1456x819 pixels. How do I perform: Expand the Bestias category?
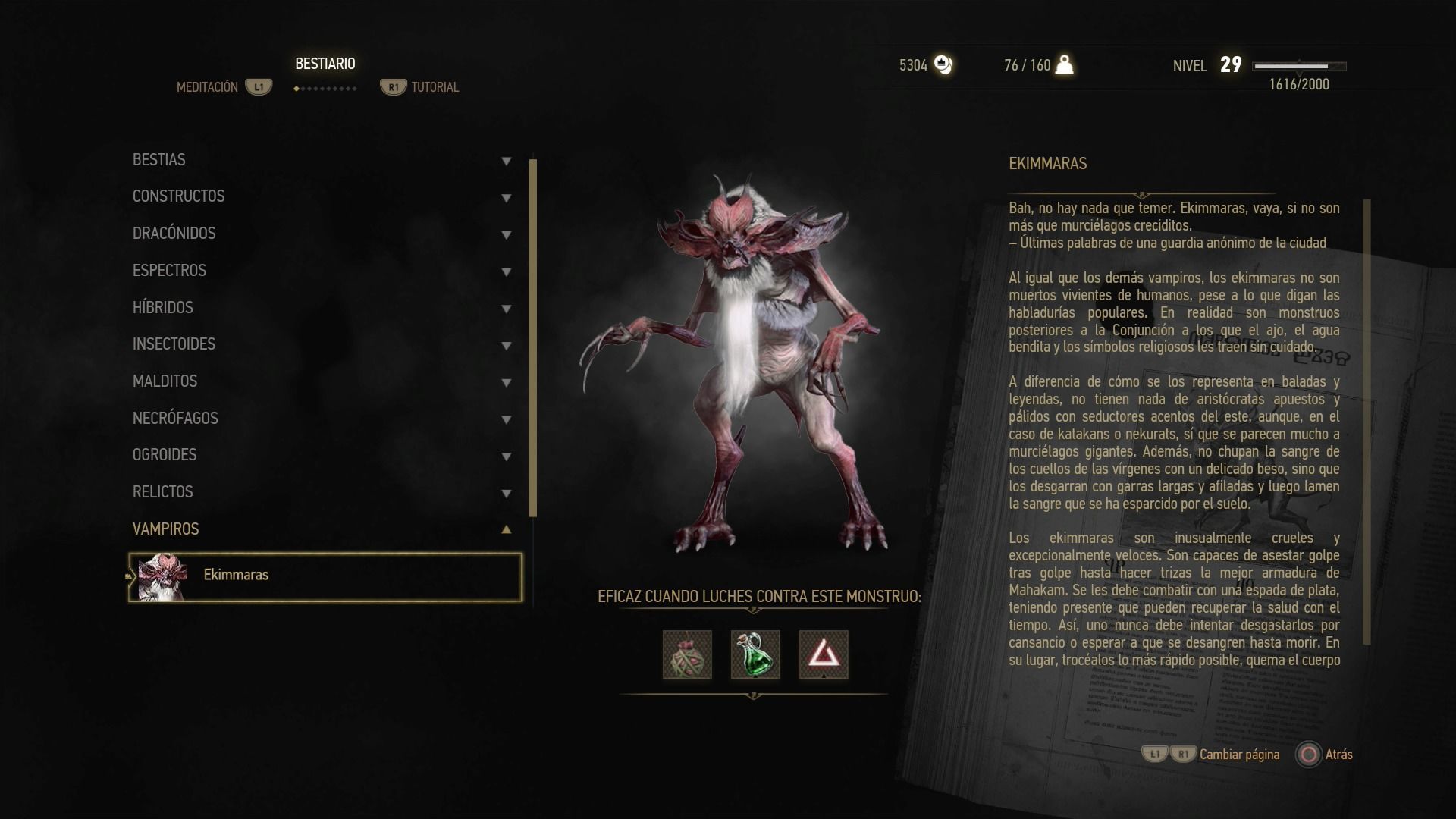[x=322, y=160]
